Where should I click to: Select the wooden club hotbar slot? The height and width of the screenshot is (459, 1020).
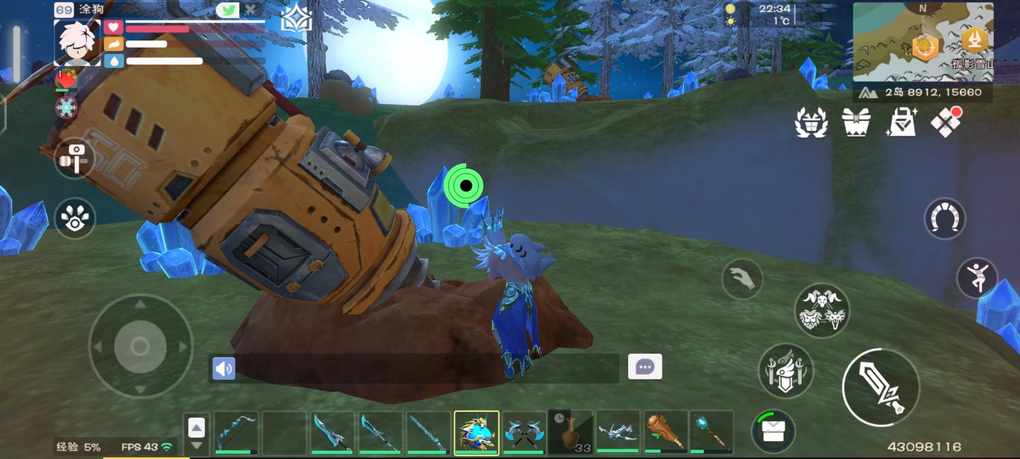tap(667, 432)
